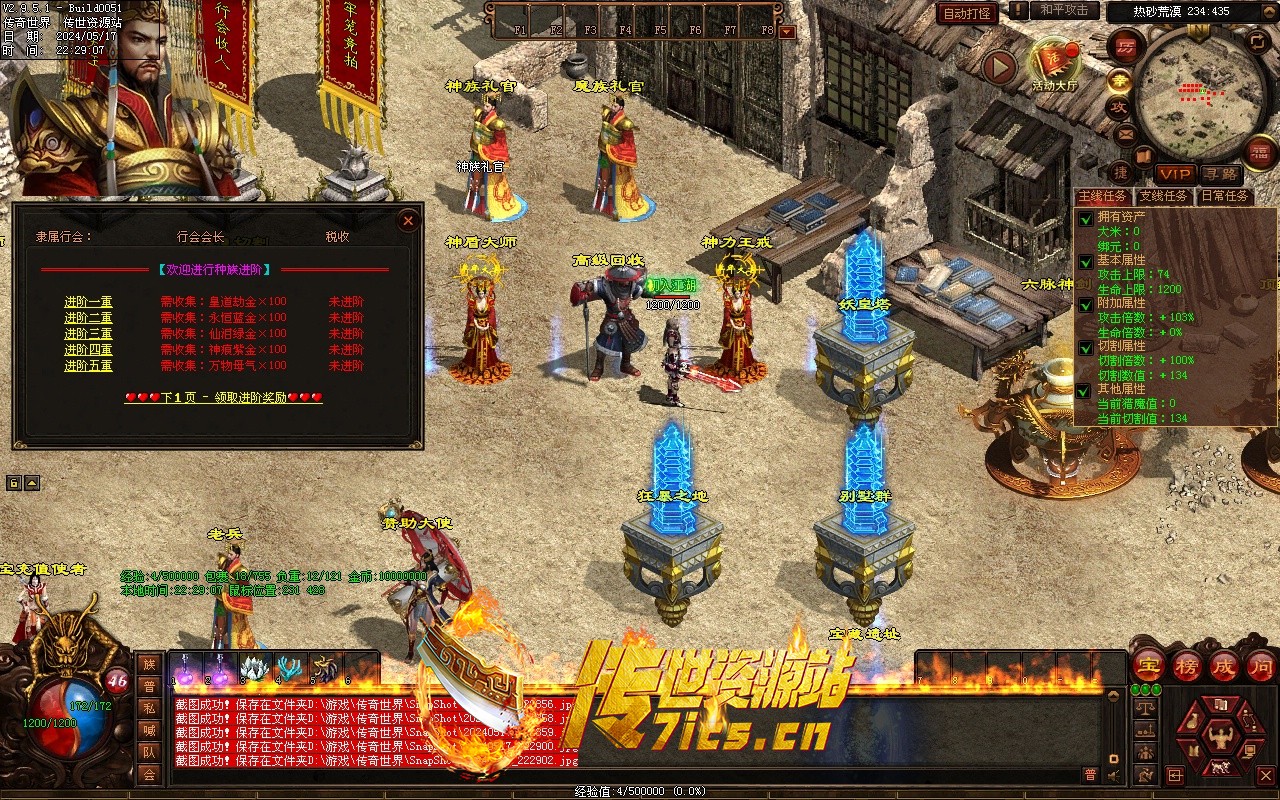Activate the 寻路 pathfinding button
The image size is (1280, 800).
[x=1220, y=173]
